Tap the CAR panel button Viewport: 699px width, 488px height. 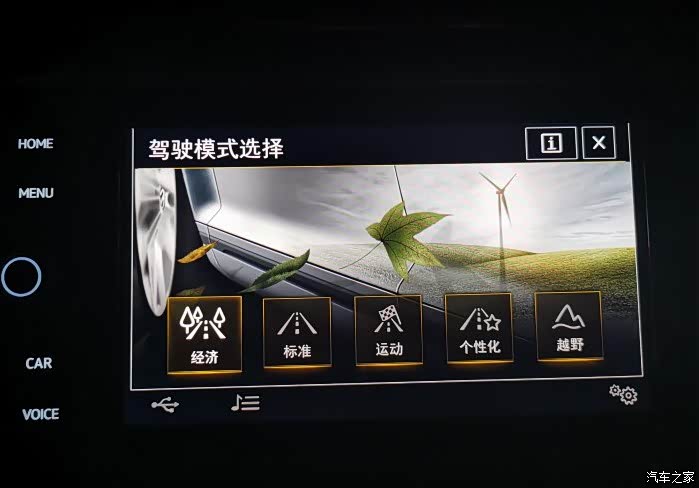pos(39,363)
